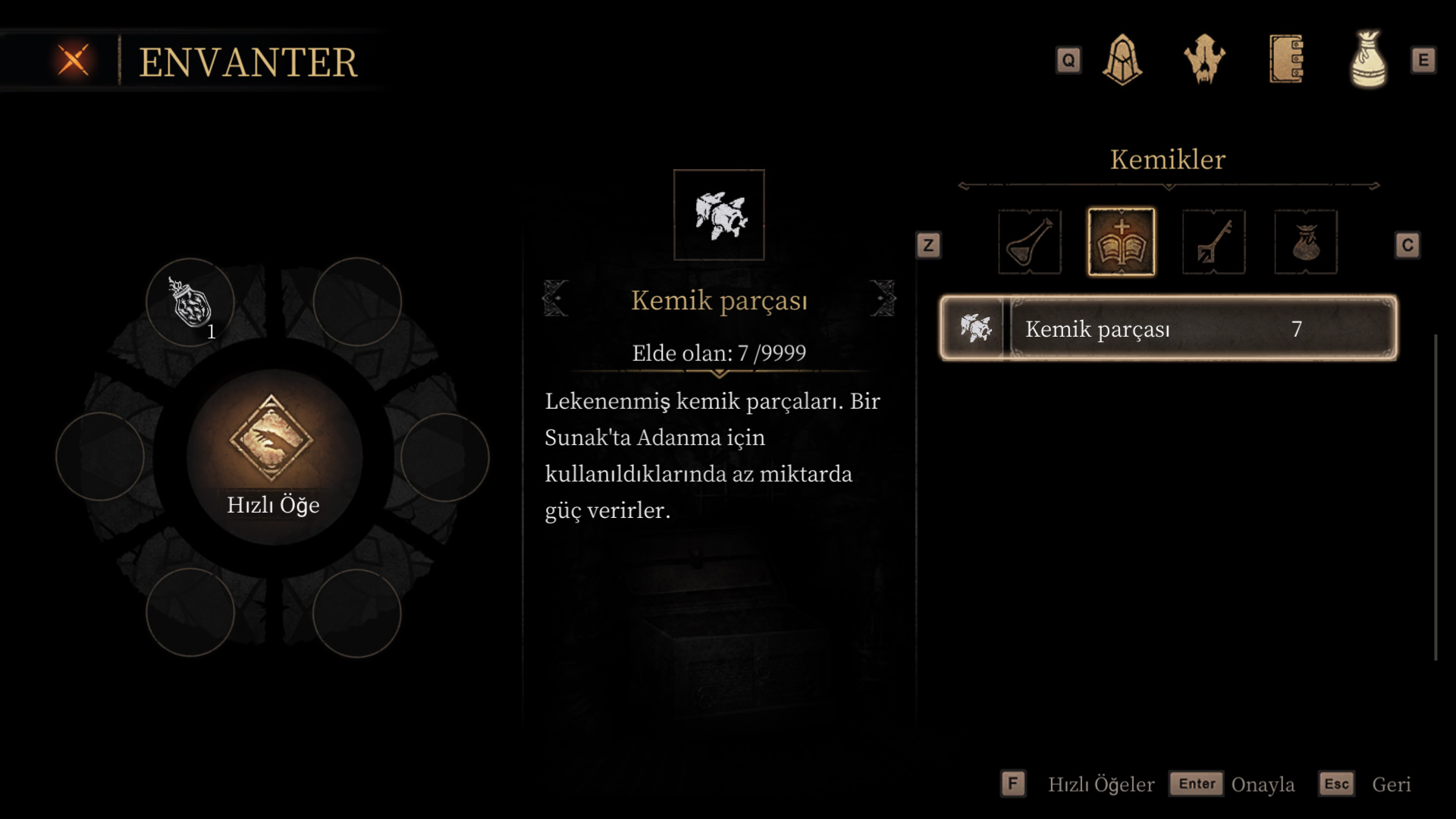The image size is (1456, 819).
Task: Switch to the key items category
Action: pyautogui.click(x=1213, y=243)
